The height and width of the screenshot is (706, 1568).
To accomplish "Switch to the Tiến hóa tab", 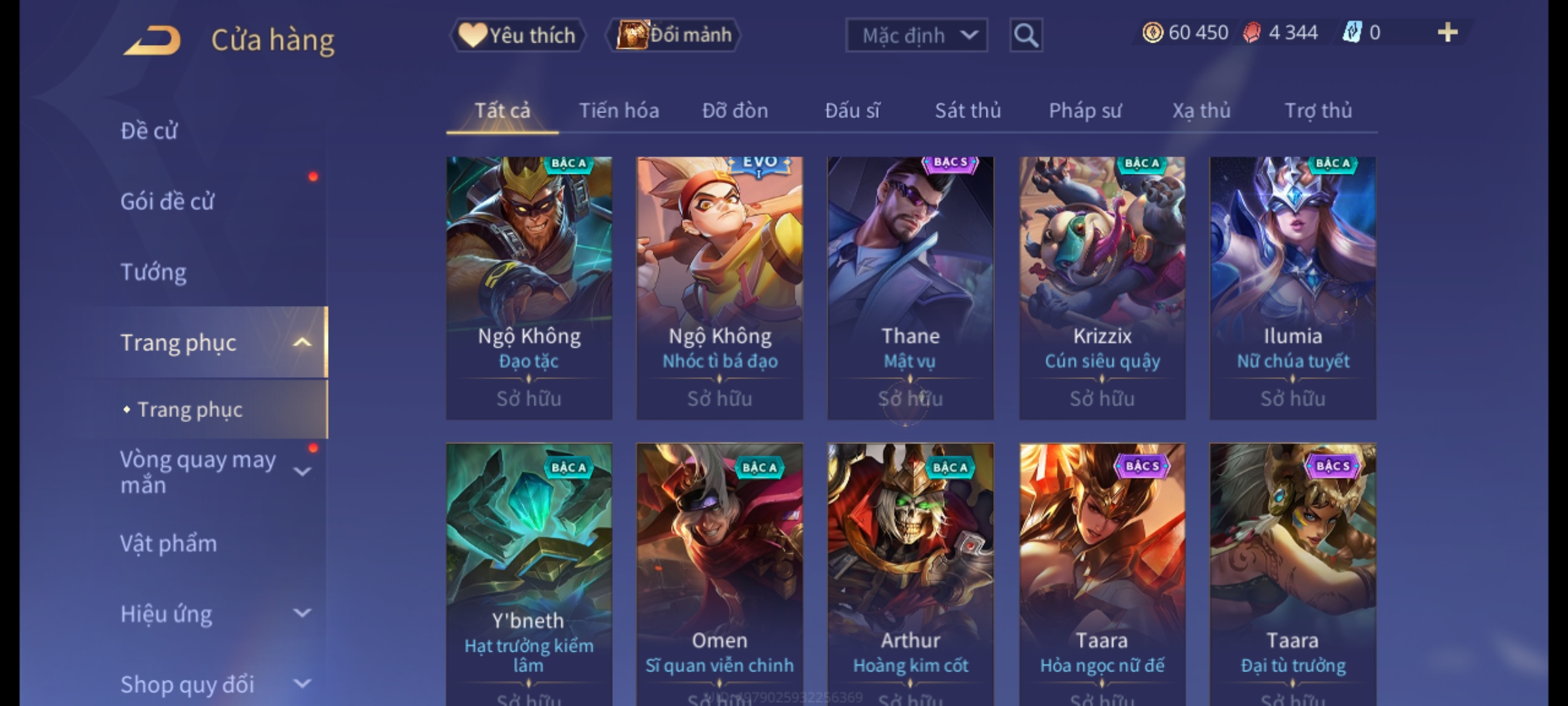I will pos(619,111).
